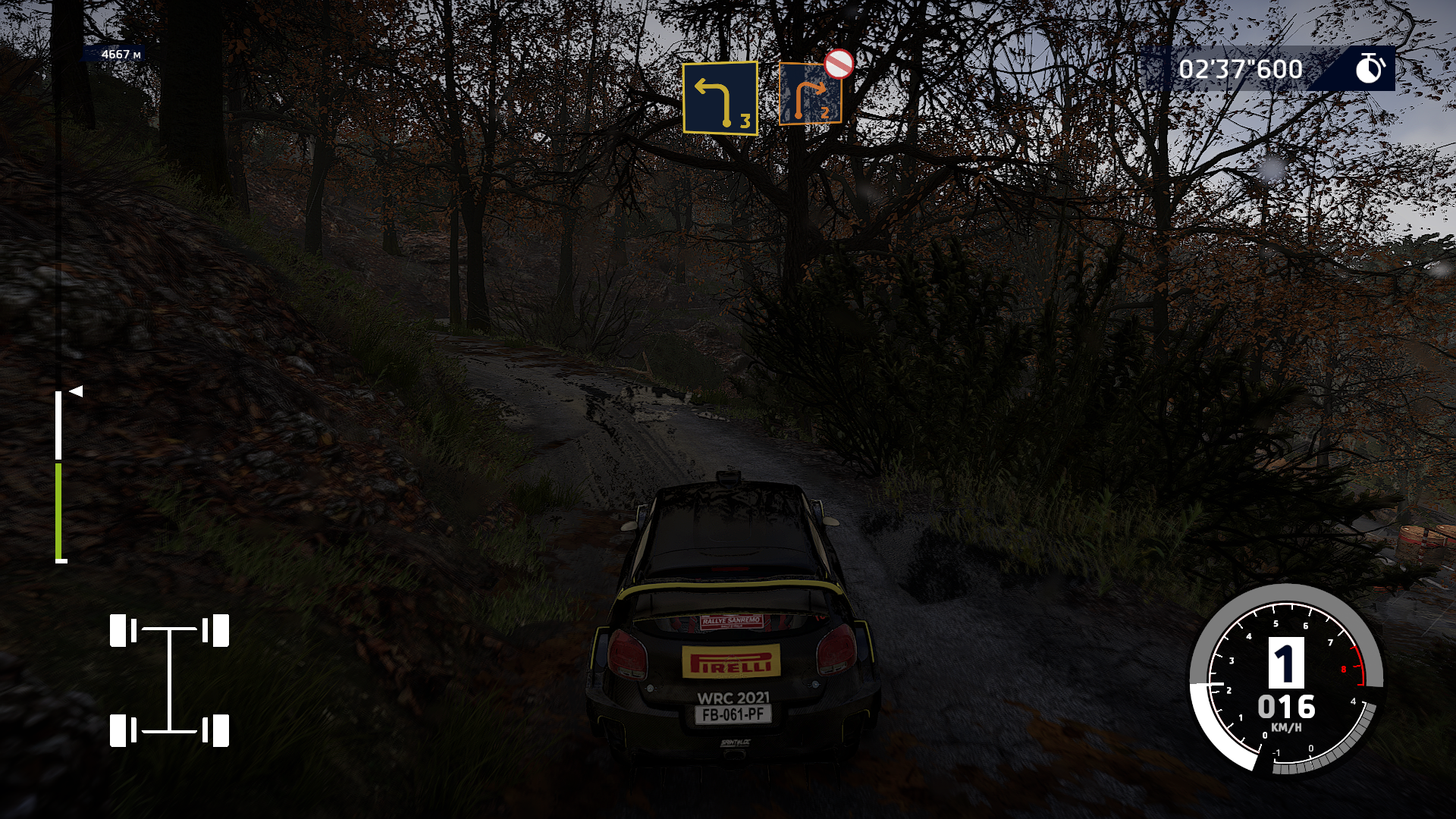Click the left turn 3 pace note
Image resolution: width=1456 pixels, height=819 pixels.
point(720,99)
